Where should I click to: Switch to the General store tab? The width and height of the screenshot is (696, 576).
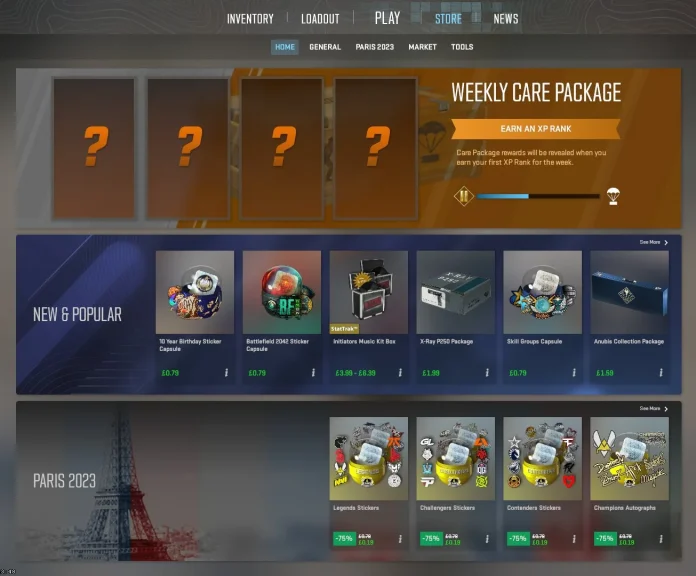pos(325,47)
